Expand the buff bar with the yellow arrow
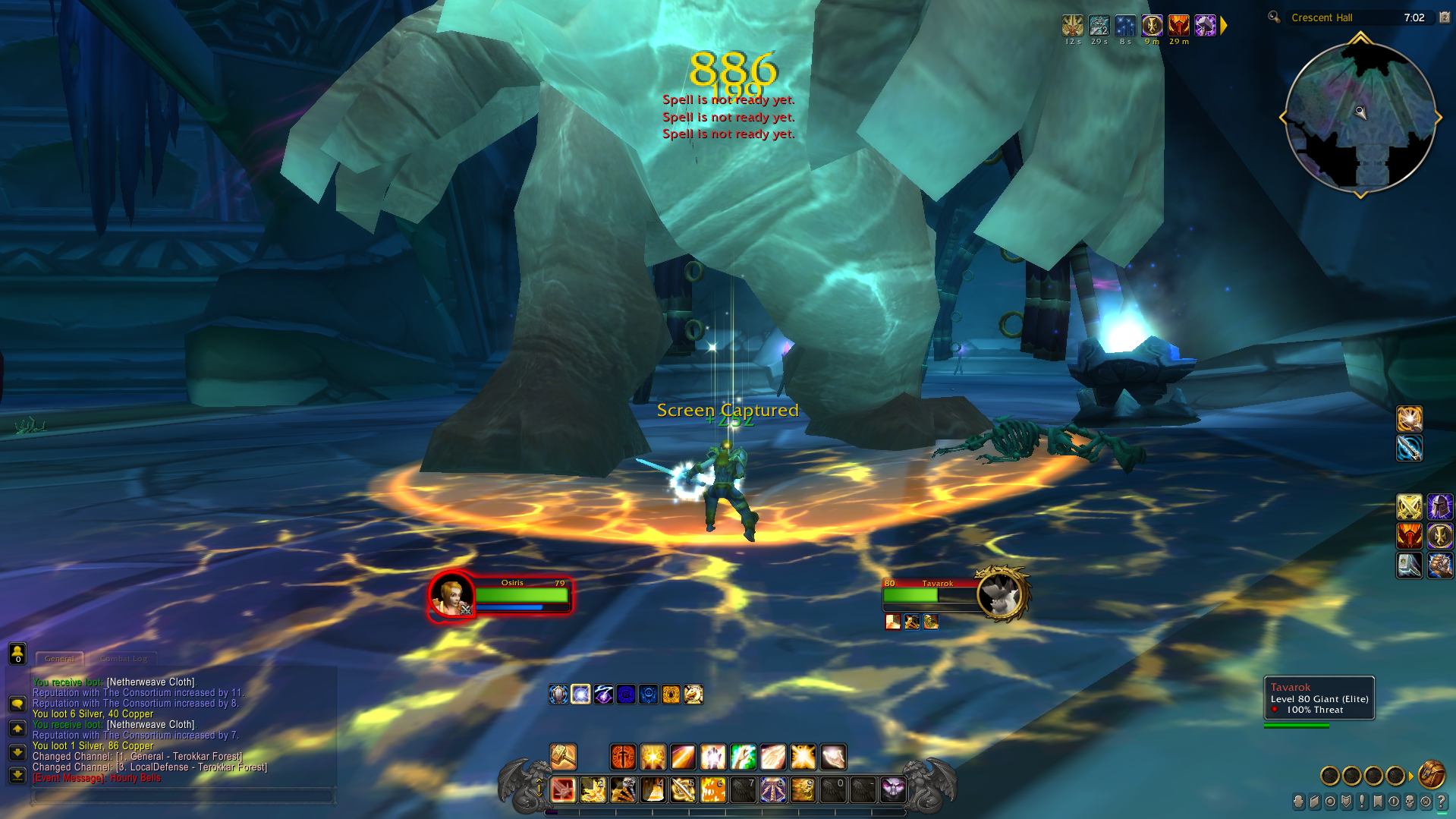This screenshot has width=1456, height=819. (1224, 26)
